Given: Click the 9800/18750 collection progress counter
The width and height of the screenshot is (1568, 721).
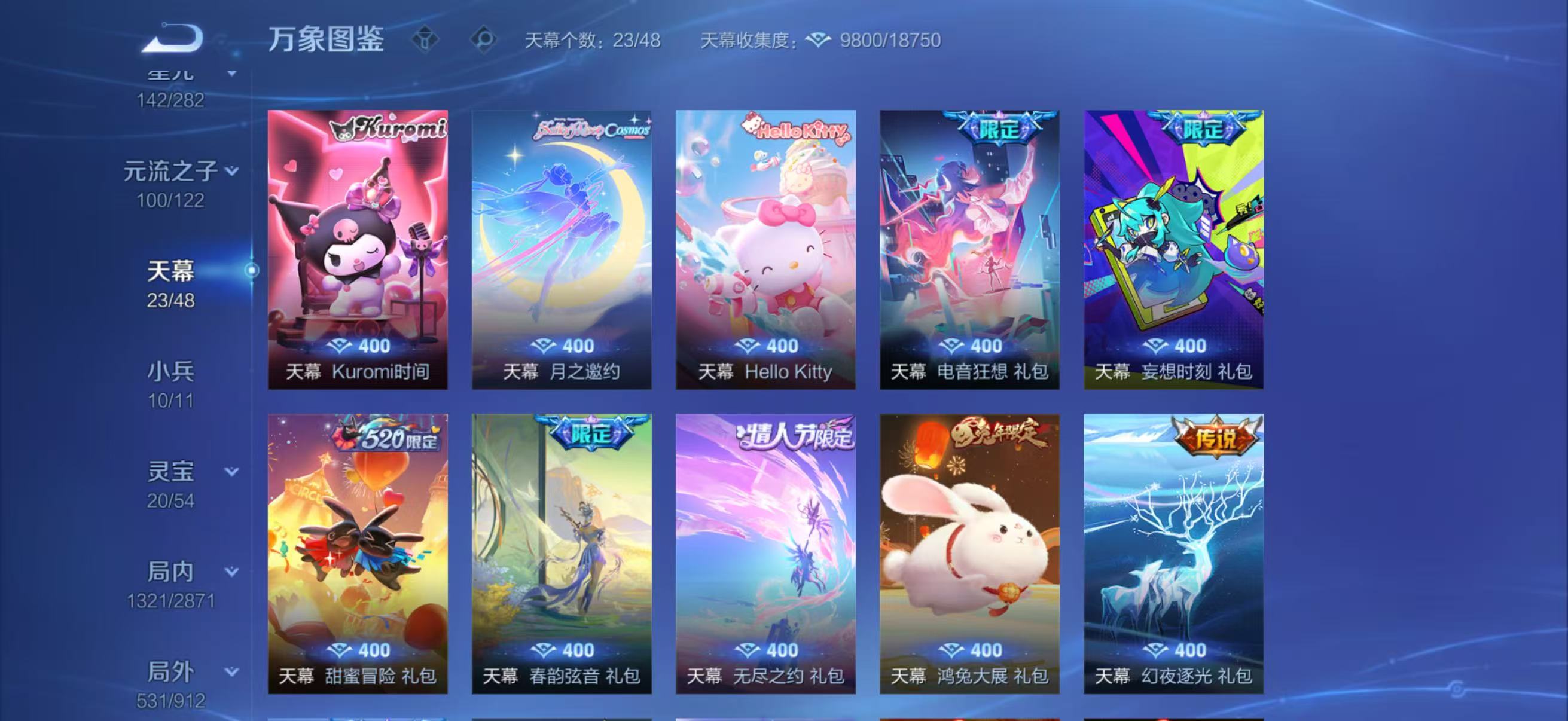Looking at the screenshot, I should tap(889, 40).
